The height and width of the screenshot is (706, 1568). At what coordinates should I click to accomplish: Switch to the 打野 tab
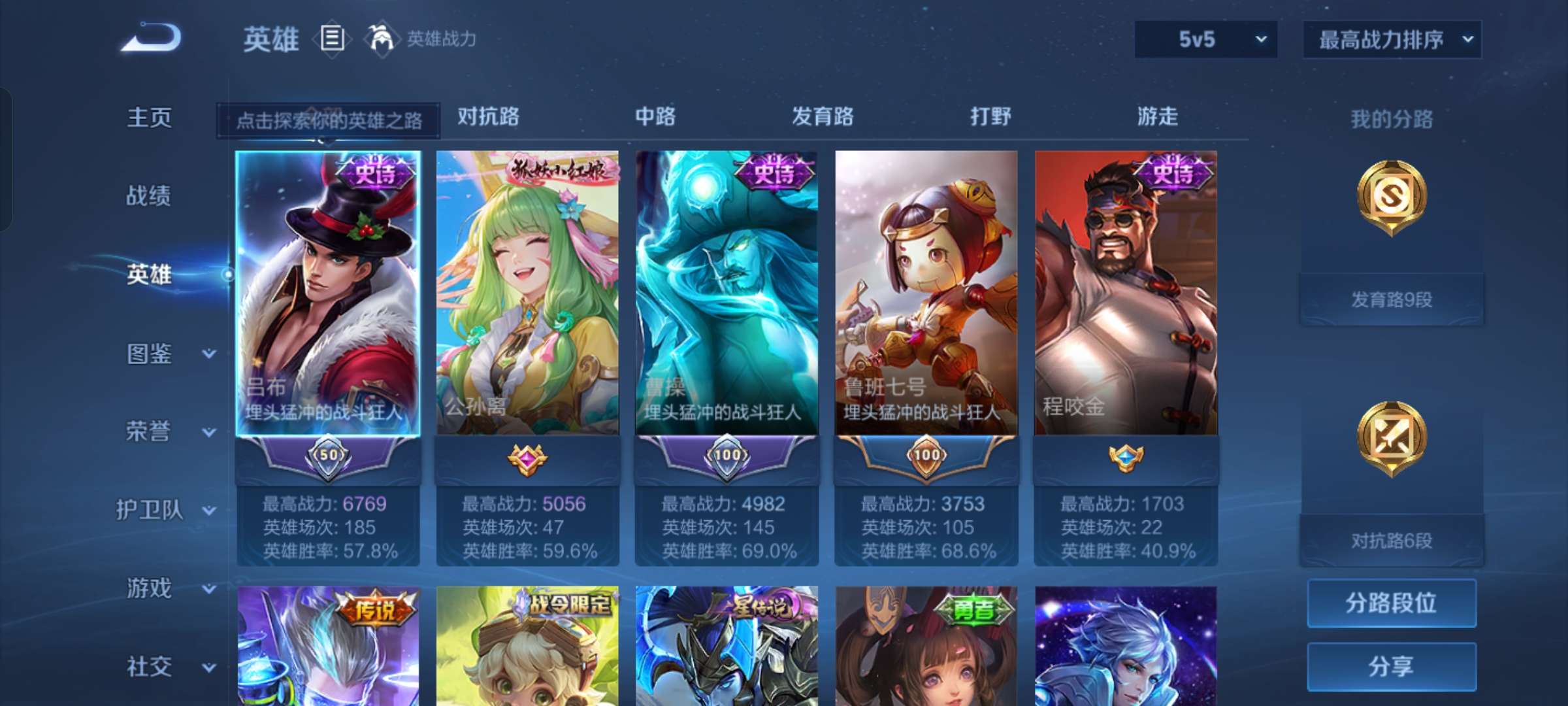point(990,118)
